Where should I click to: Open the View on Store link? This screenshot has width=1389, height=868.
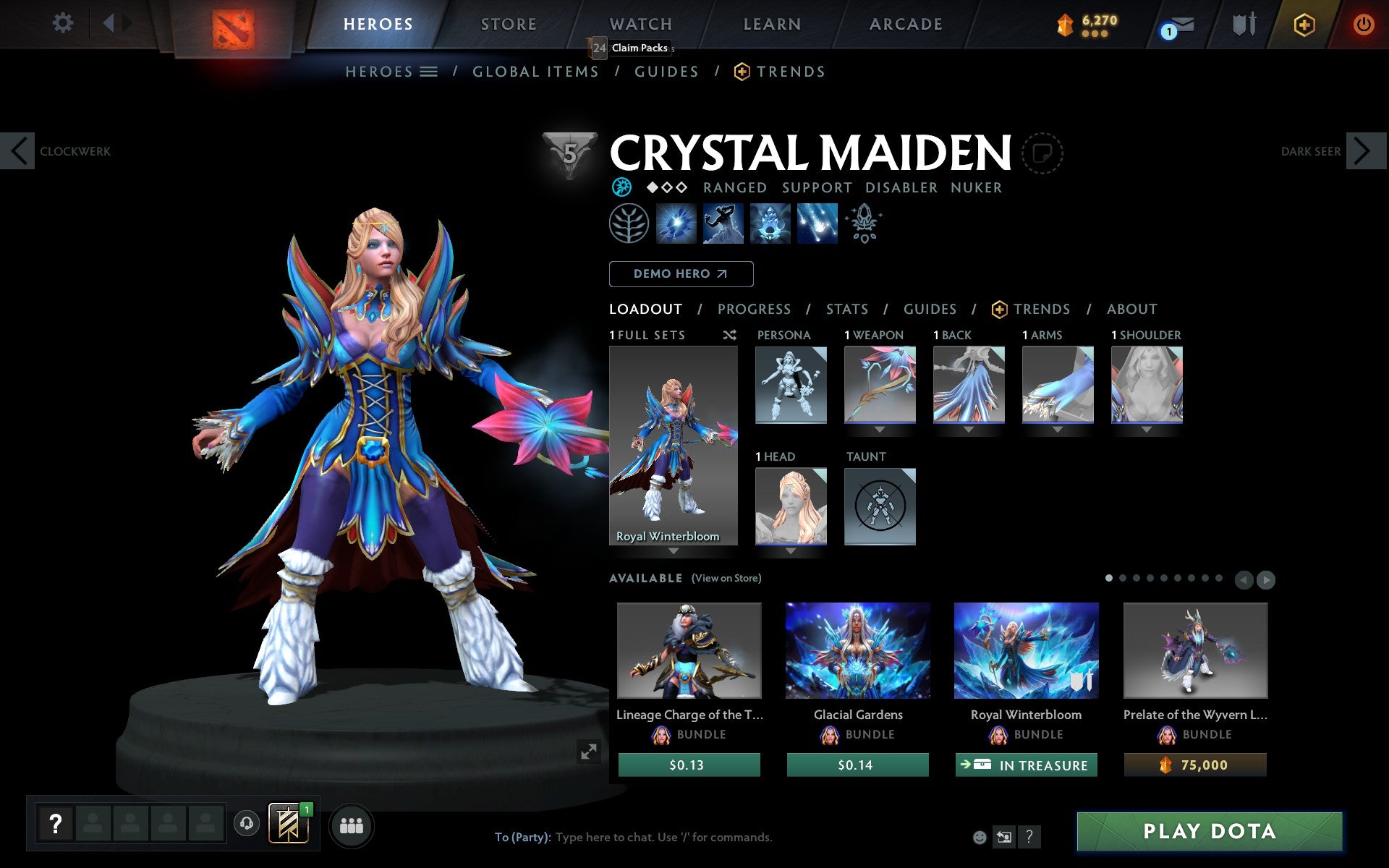point(726,578)
